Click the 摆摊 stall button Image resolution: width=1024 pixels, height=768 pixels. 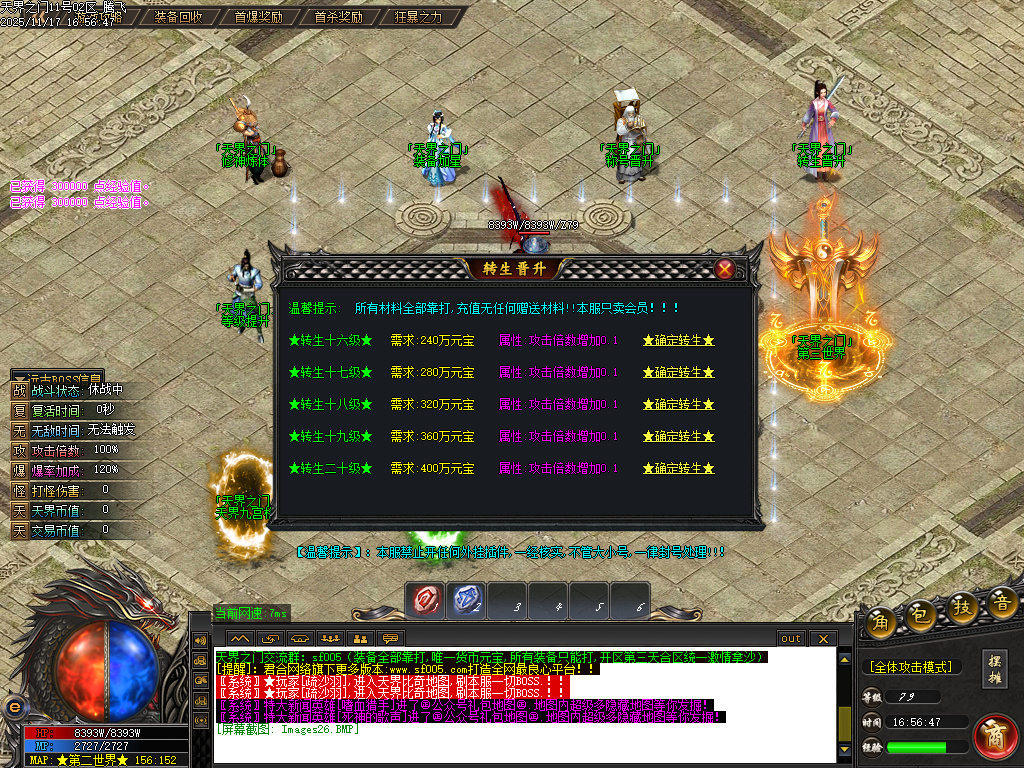(994, 667)
